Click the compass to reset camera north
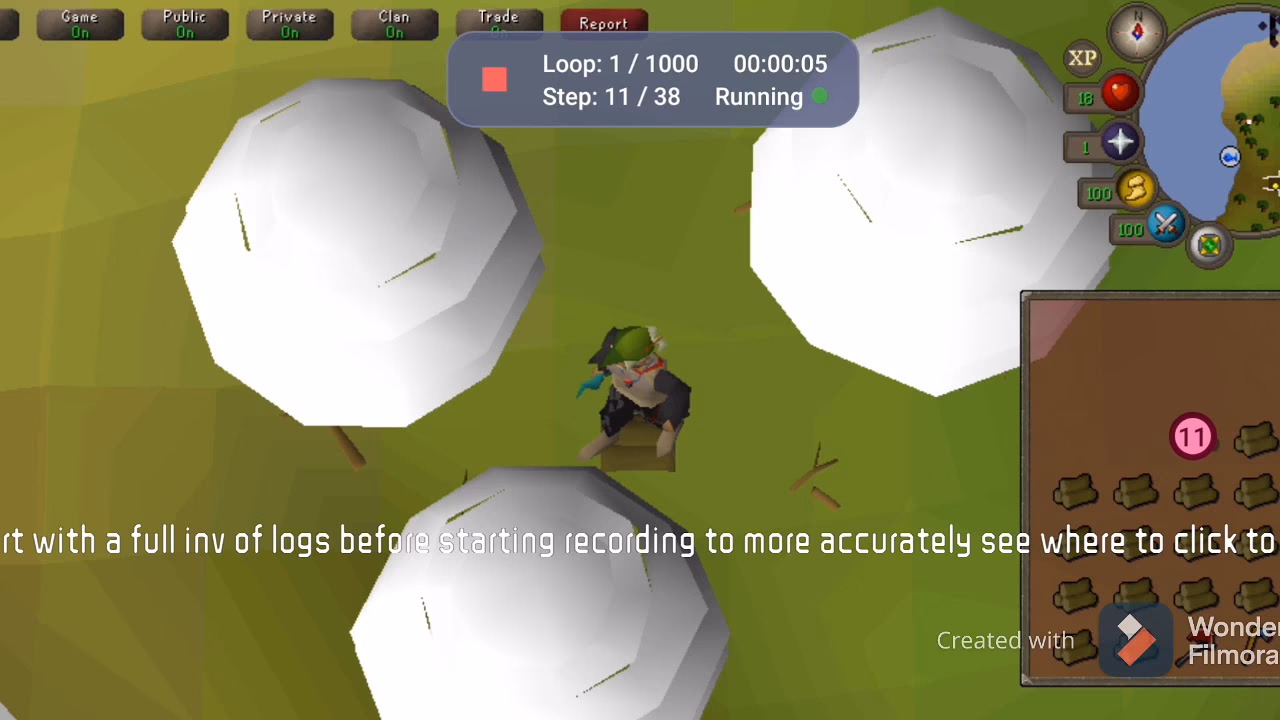Viewport: 1280px width, 720px height. coord(1137,31)
